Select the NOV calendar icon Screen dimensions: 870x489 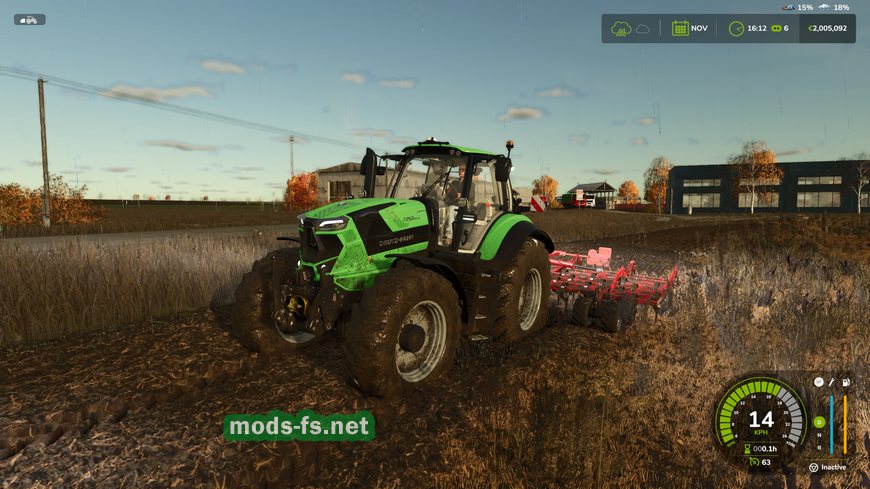pyautogui.click(x=680, y=28)
